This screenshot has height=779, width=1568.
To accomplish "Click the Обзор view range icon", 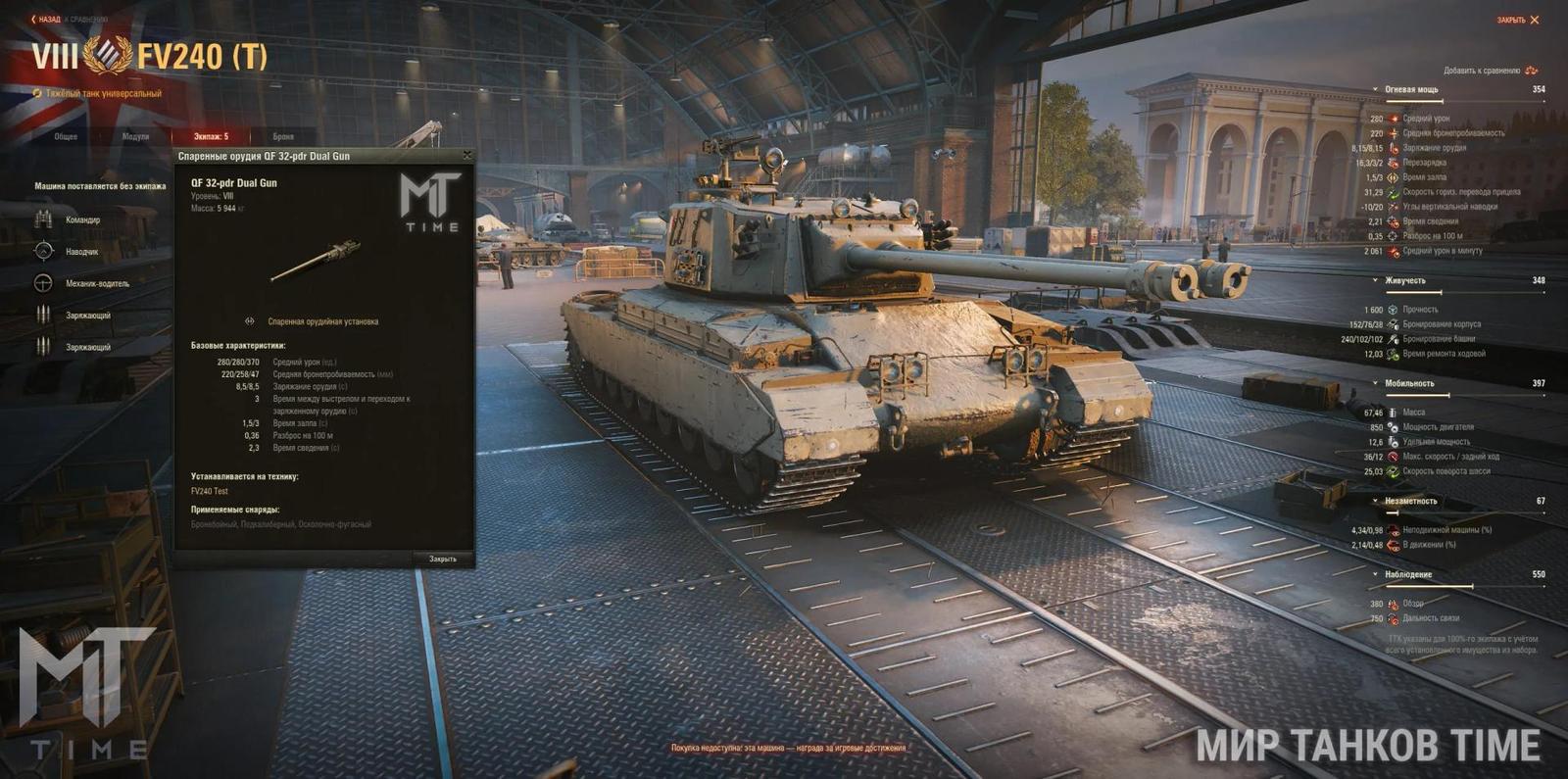I will pyautogui.click(x=1395, y=606).
